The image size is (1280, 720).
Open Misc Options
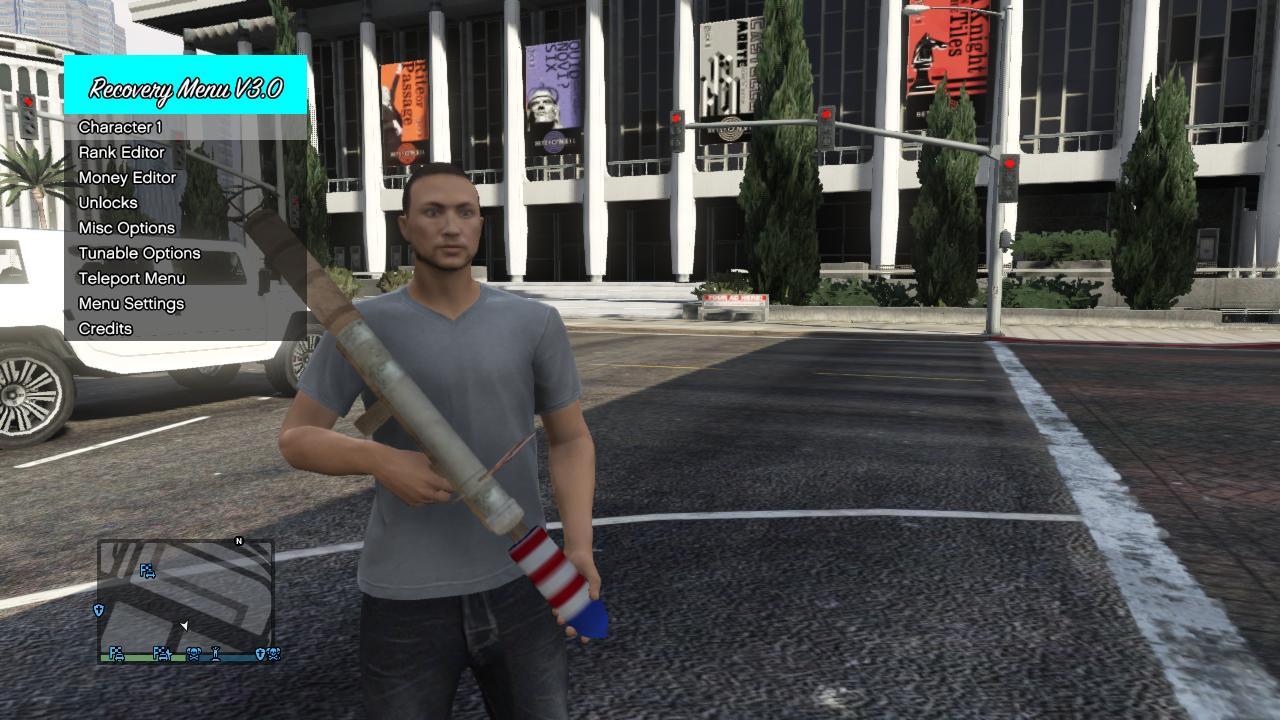126,228
